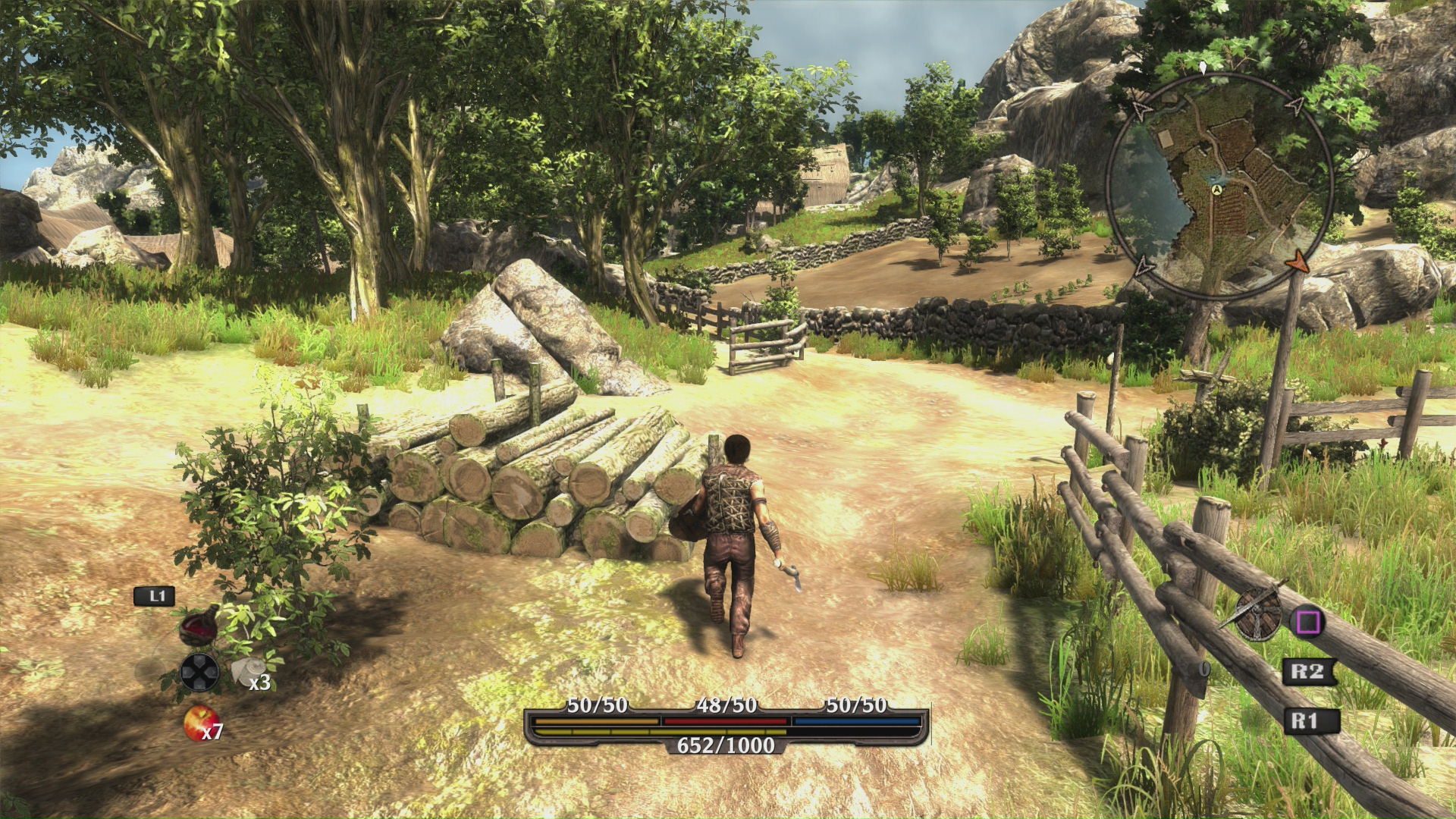This screenshot has height=819, width=1456.
Task: Click the sword and shield weapon icon
Action: (1257, 613)
